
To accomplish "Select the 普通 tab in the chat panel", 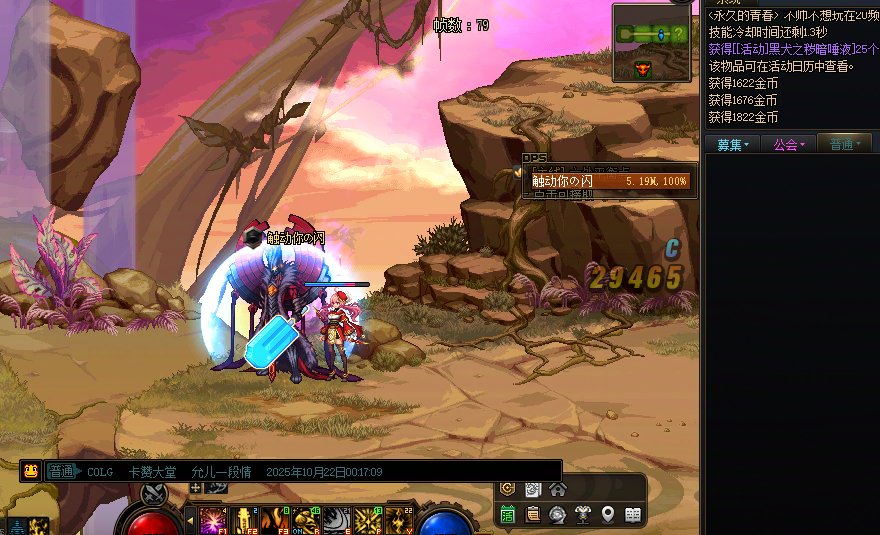I will 844,145.
